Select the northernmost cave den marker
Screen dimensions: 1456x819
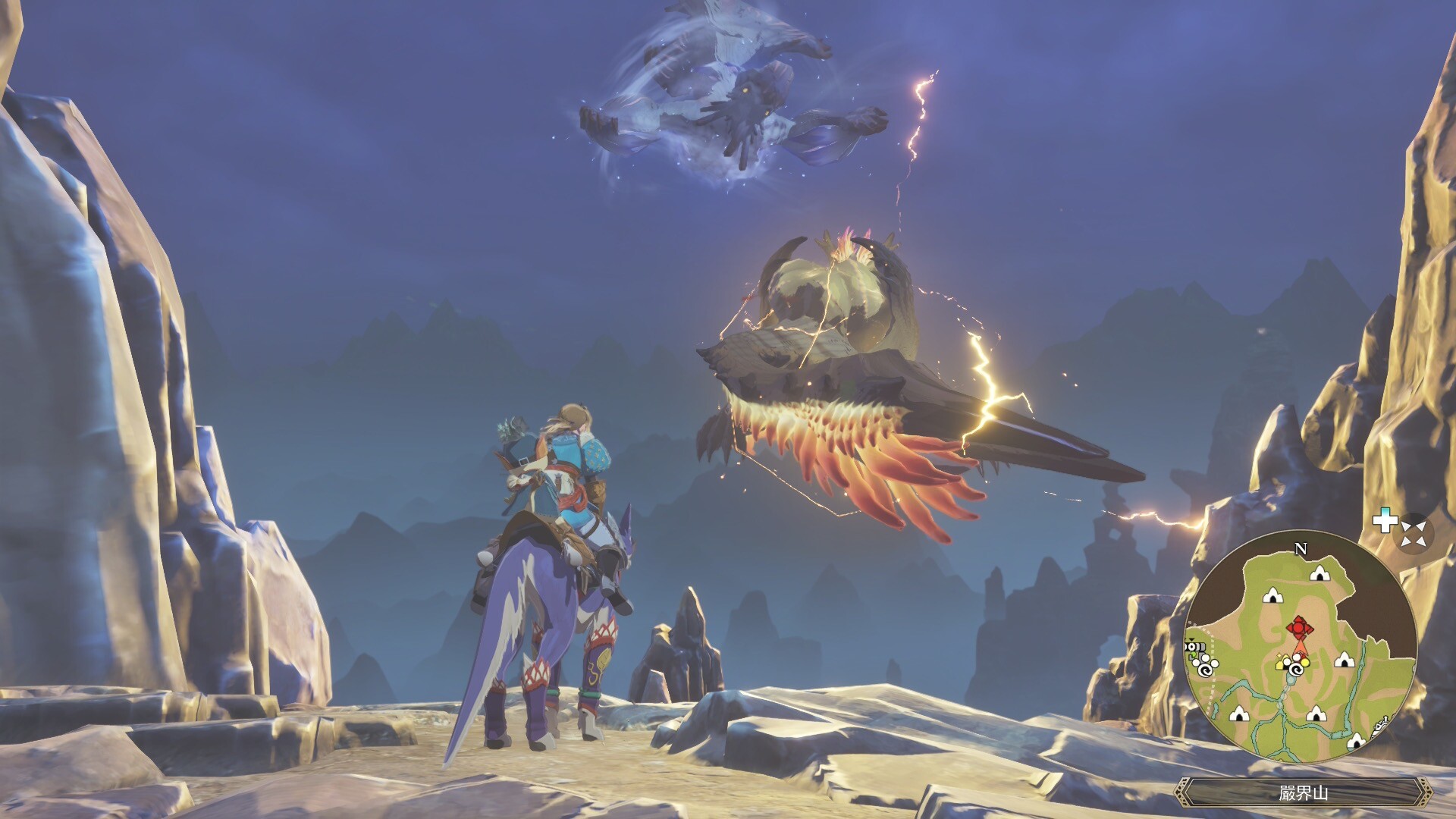[1319, 573]
